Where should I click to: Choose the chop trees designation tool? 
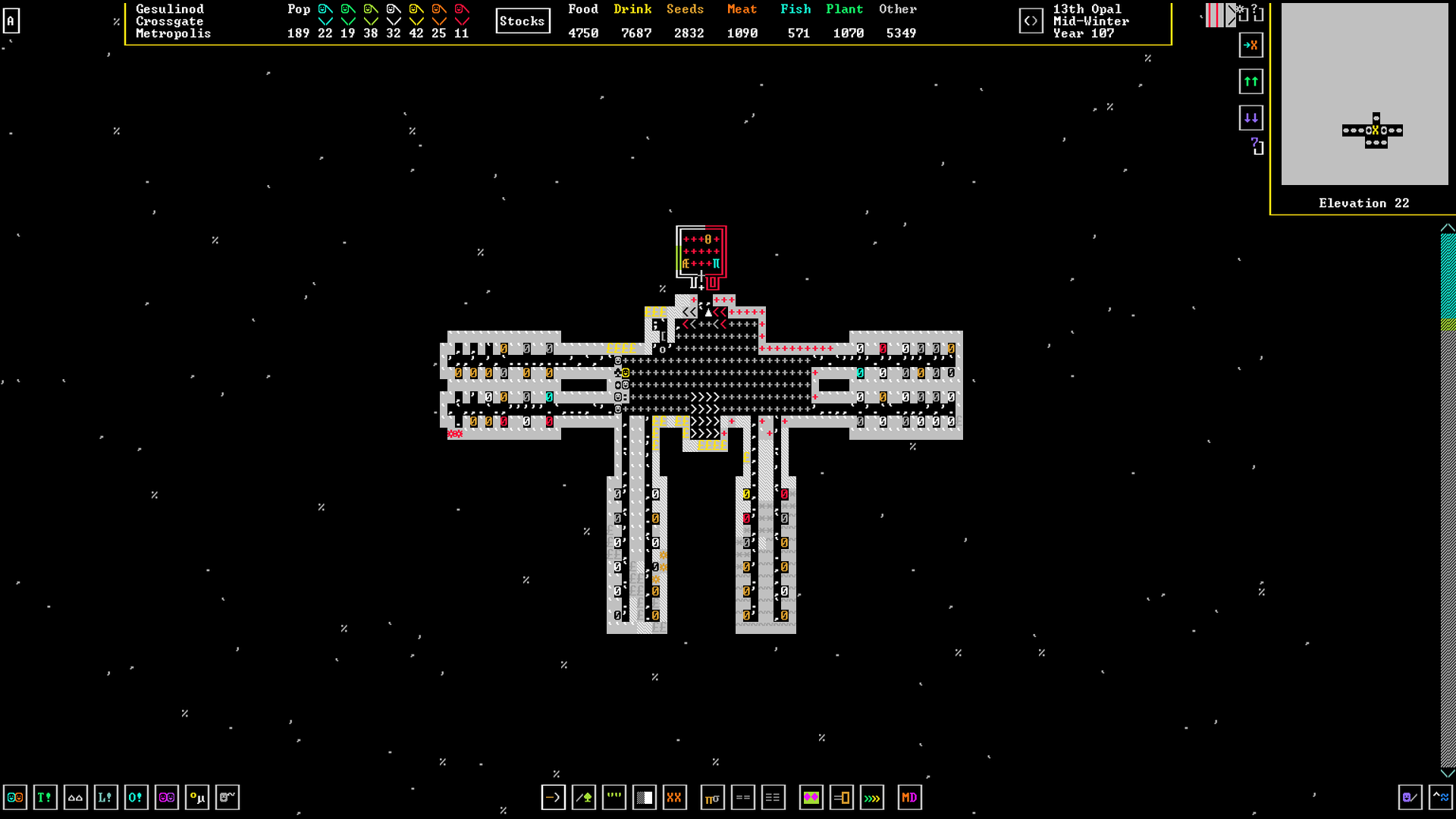[583, 797]
